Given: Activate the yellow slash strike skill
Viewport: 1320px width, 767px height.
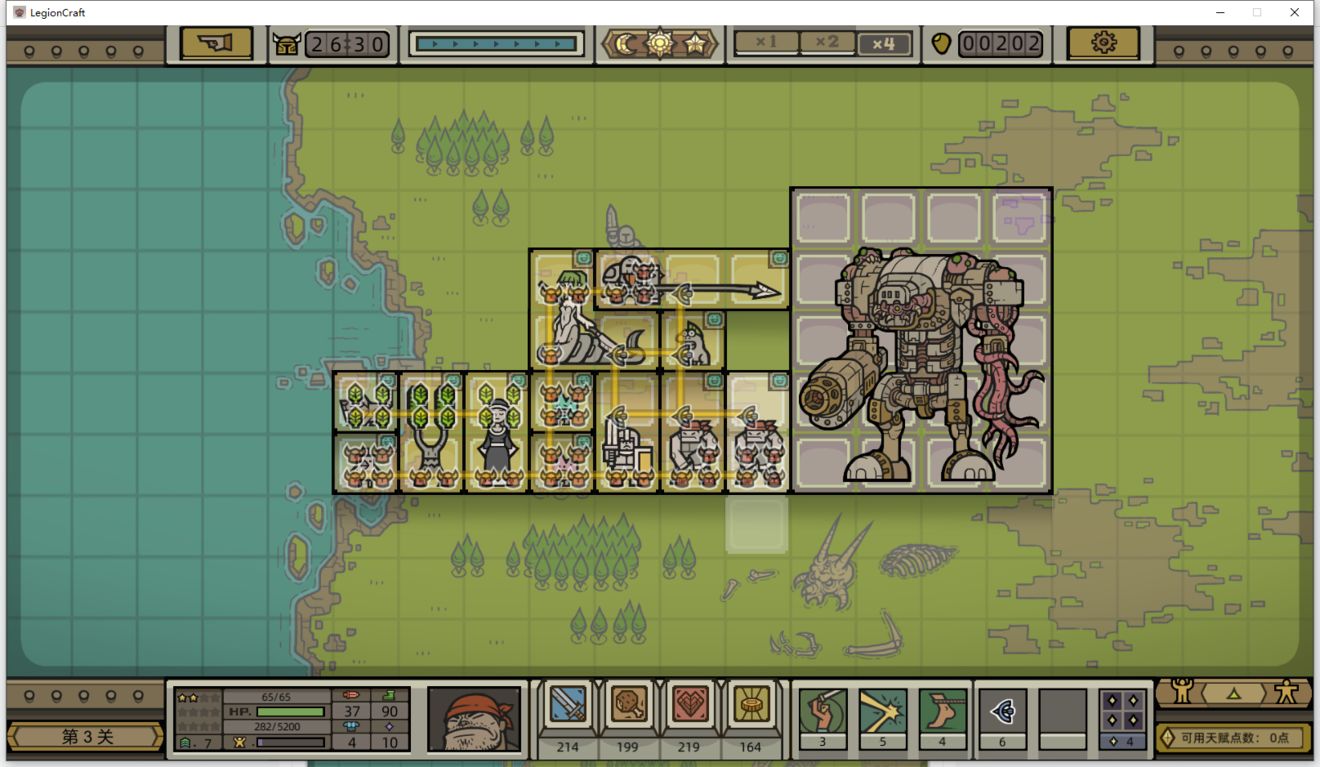Looking at the screenshot, I should click(882, 712).
